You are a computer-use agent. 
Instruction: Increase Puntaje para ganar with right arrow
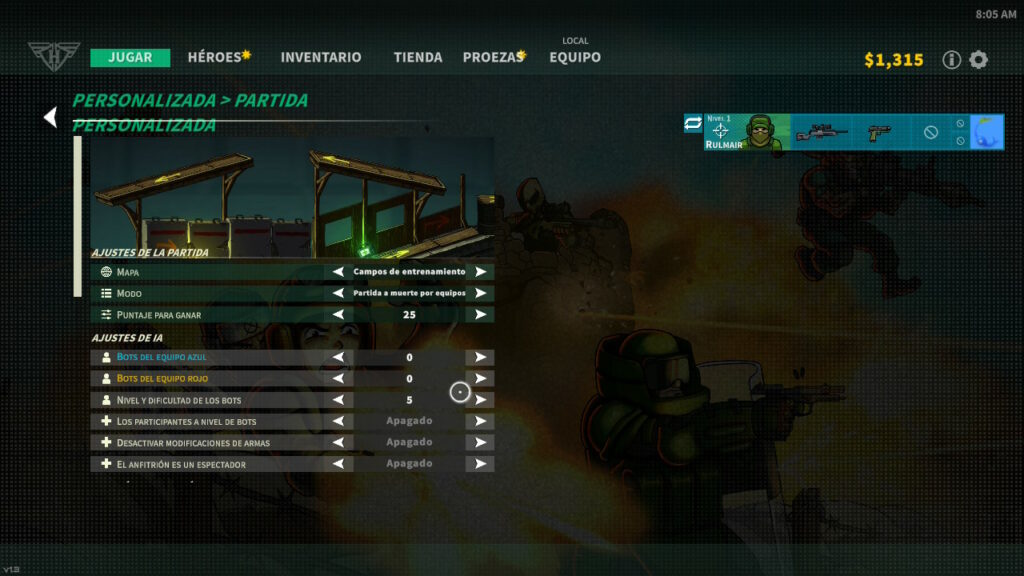click(480, 314)
